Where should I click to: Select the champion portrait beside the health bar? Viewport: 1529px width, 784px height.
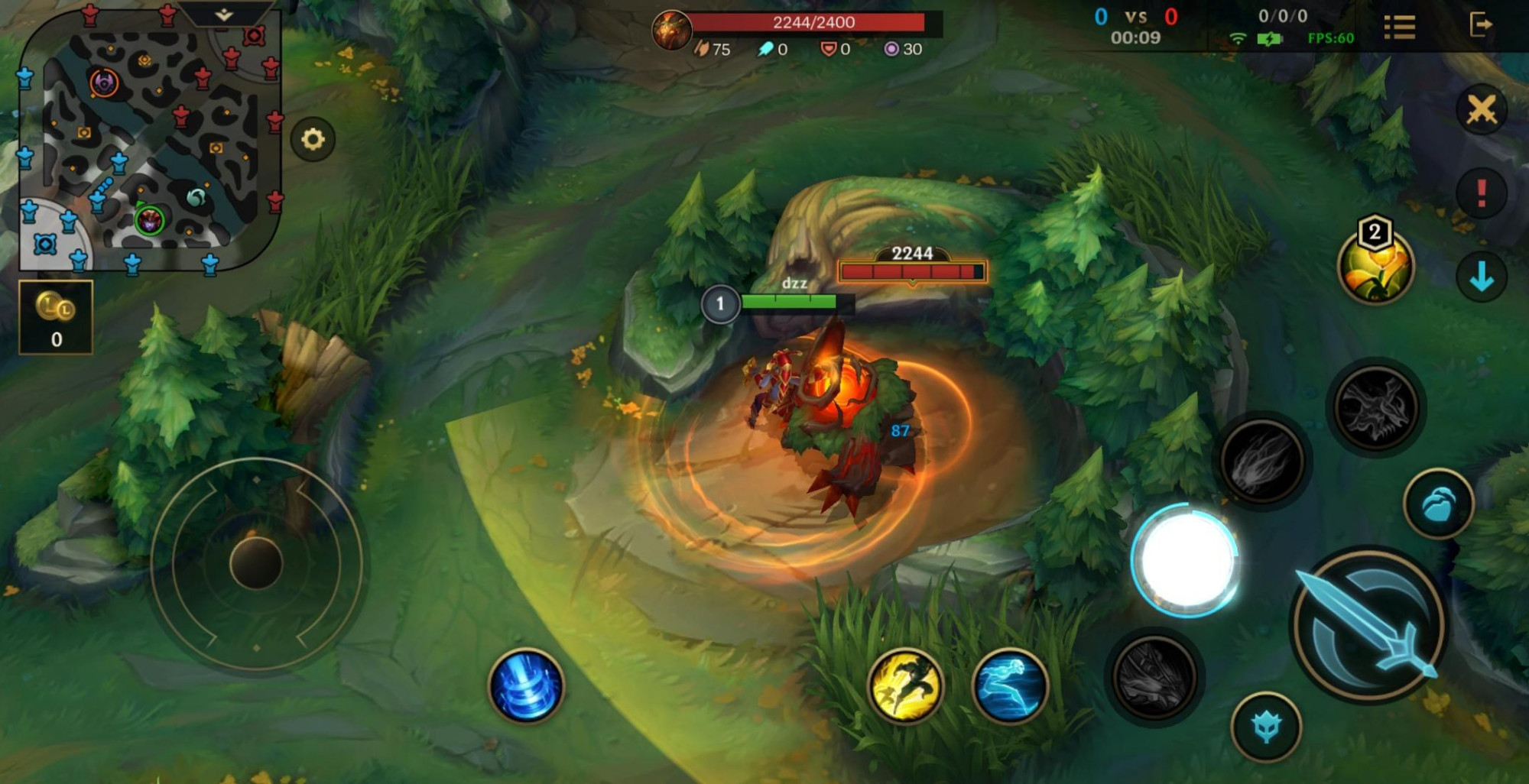[671, 30]
